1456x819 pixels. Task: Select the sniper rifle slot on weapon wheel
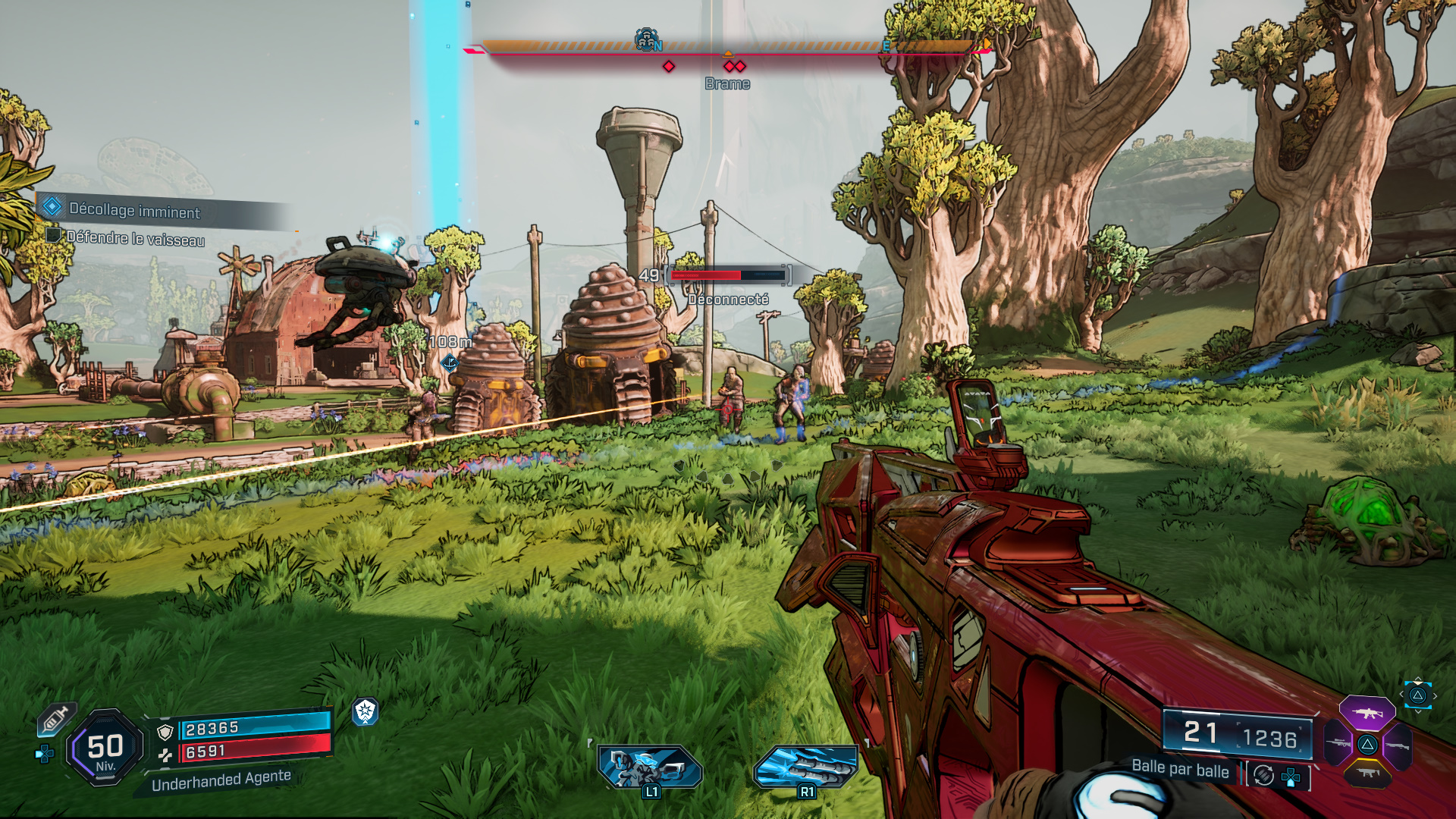click(x=1338, y=745)
